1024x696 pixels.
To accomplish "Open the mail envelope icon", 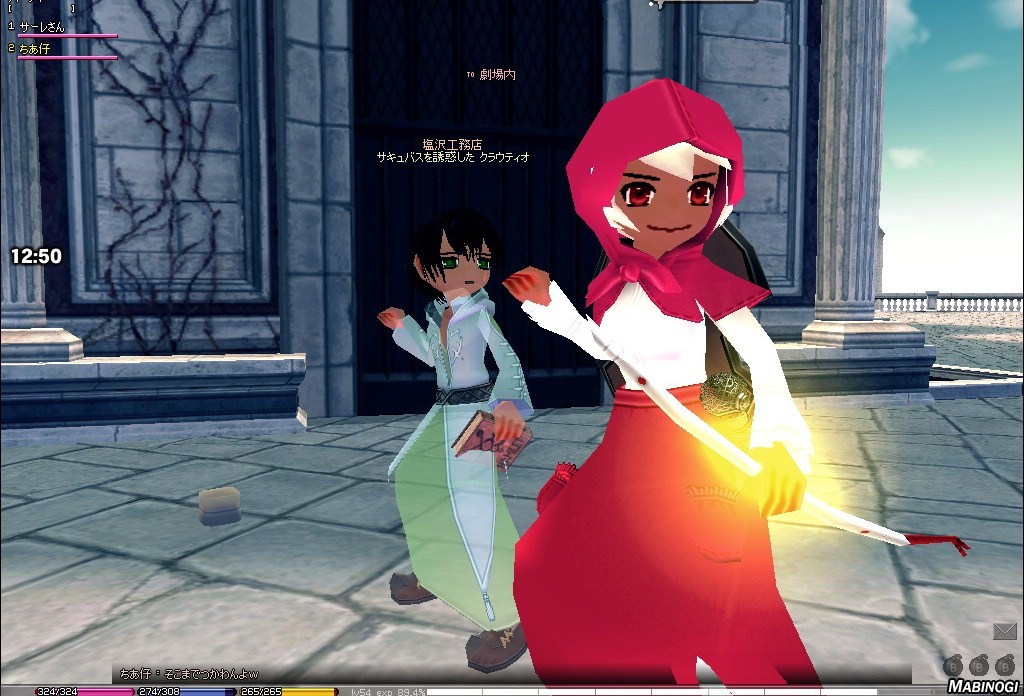I will pyautogui.click(x=1004, y=630).
